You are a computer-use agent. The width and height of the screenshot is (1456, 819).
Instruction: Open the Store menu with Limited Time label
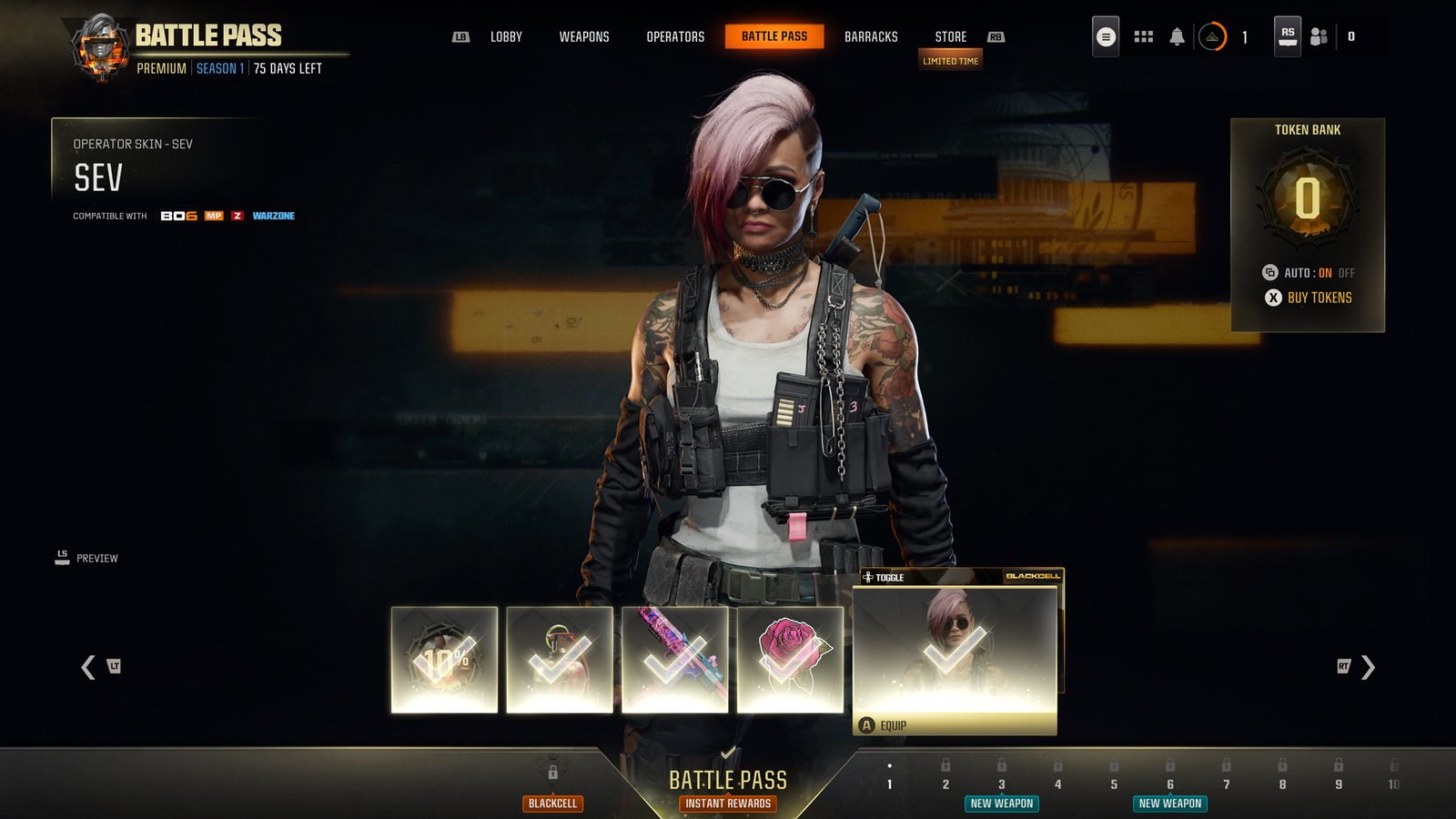(x=950, y=37)
